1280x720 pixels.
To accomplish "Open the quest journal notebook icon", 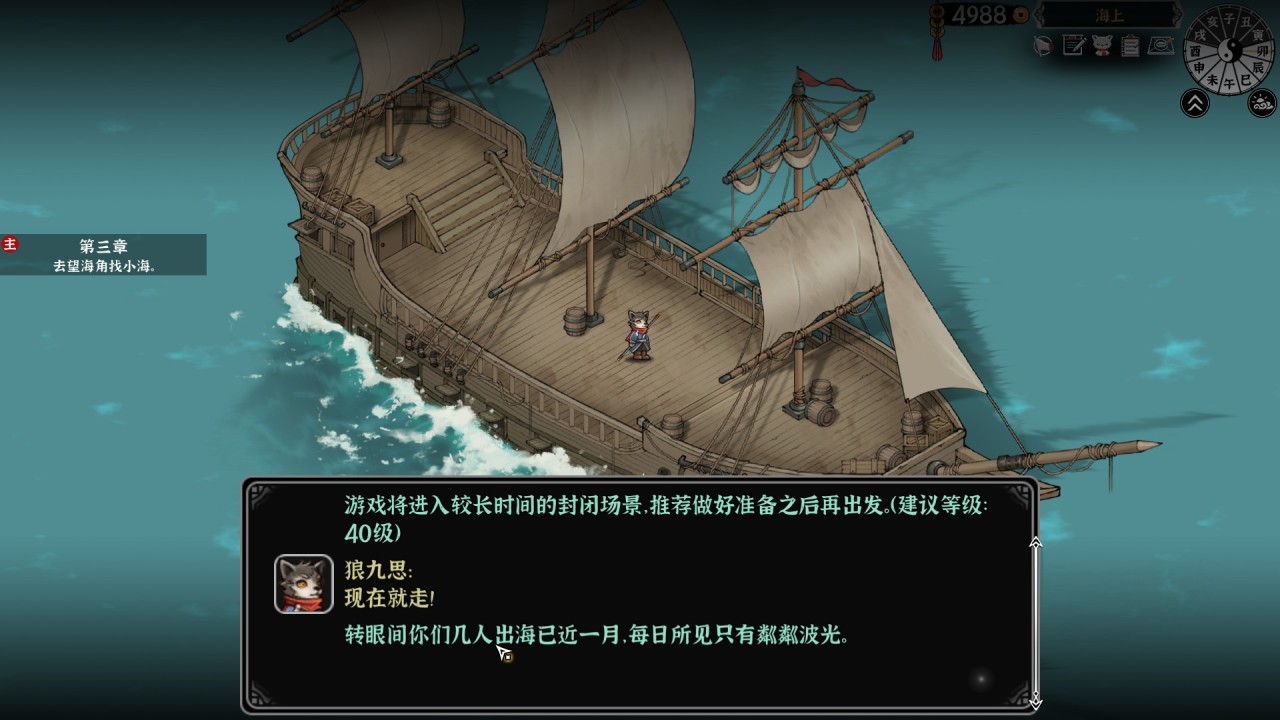I will [x=1071, y=44].
